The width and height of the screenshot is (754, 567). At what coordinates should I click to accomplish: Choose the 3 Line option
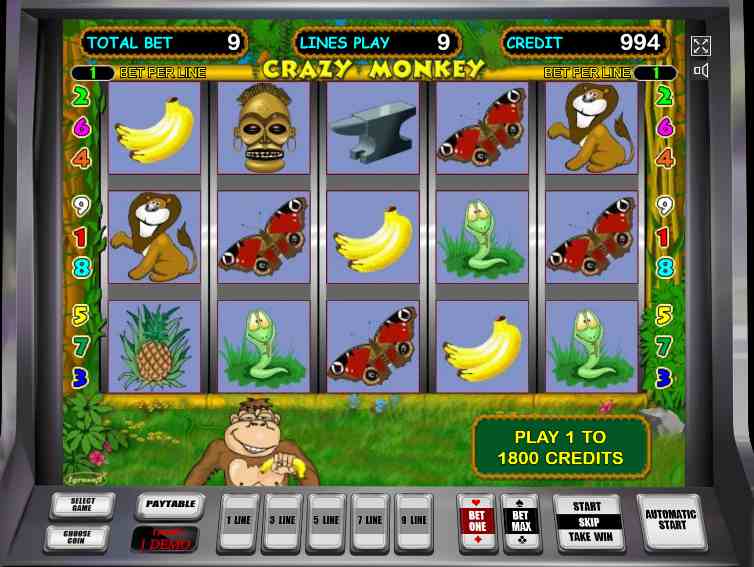[x=282, y=521]
